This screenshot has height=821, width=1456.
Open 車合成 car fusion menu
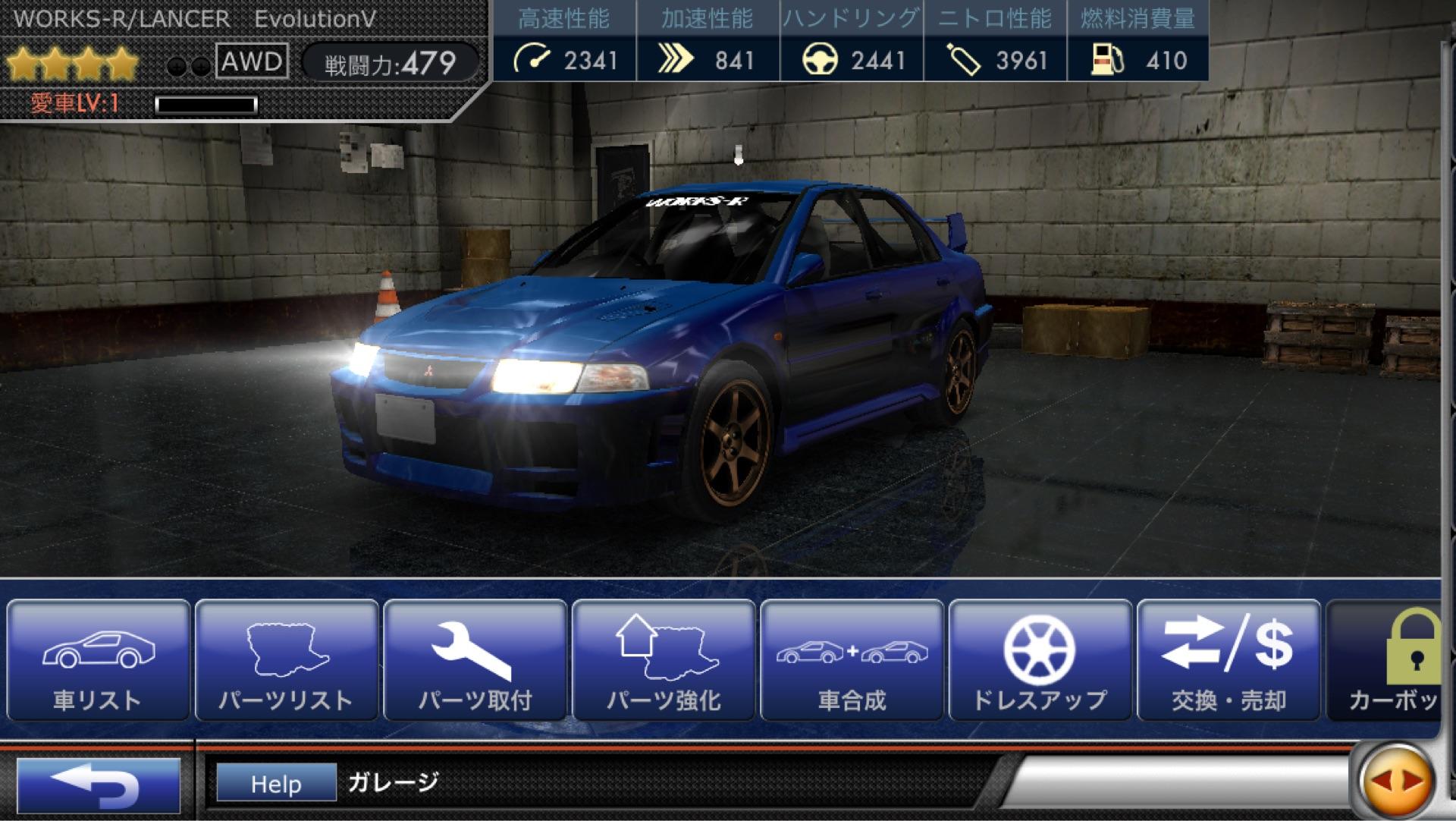point(852,660)
